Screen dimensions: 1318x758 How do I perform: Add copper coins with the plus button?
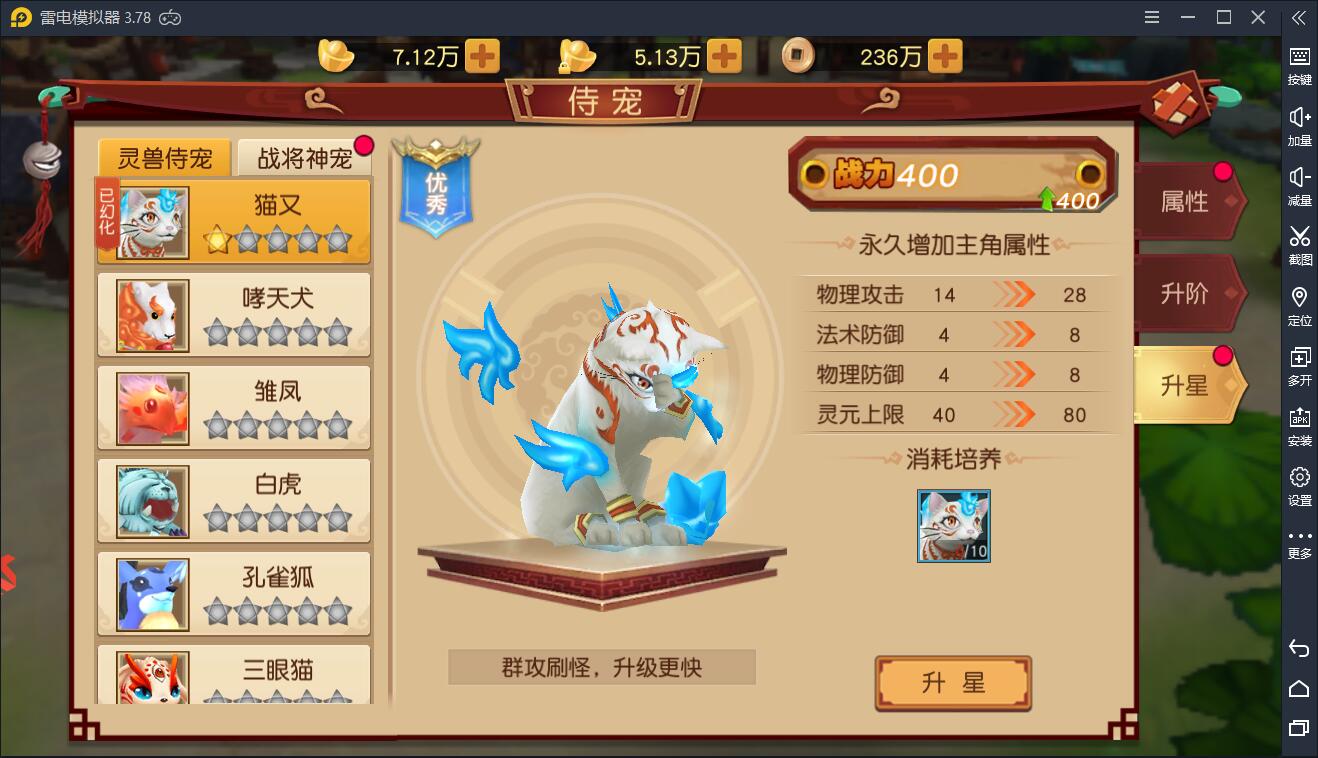tap(945, 57)
